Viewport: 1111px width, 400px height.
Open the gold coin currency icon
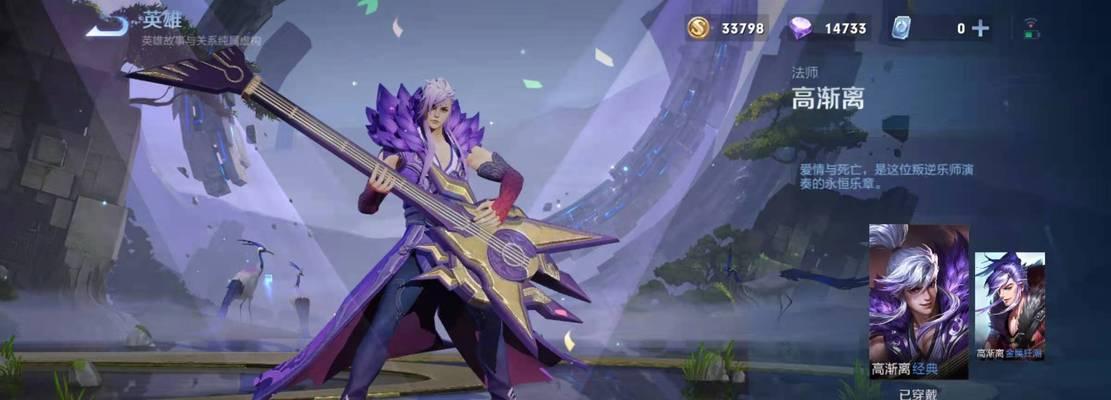[x=699, y=28]
